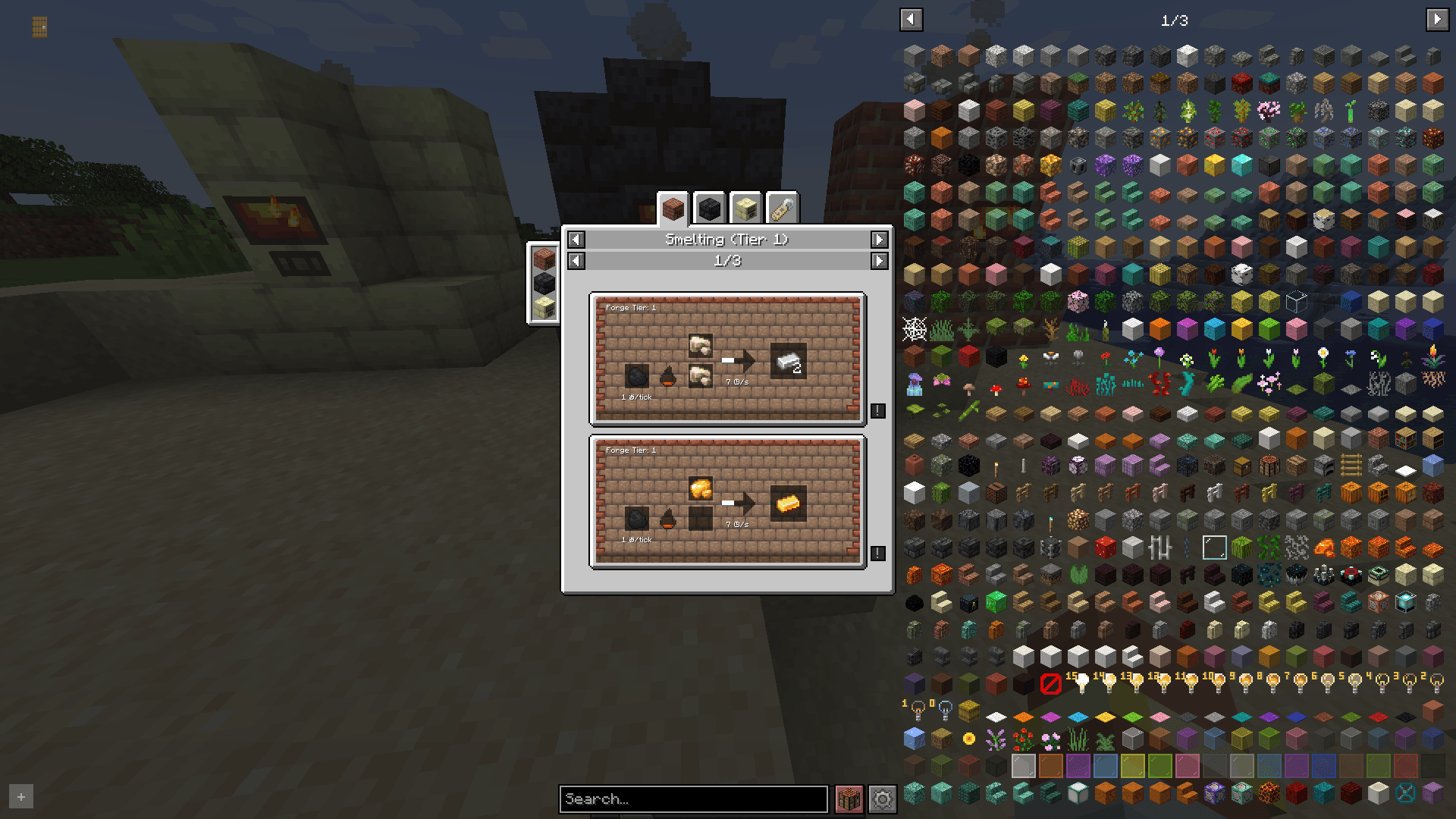This screenshot has width=1456, height=819.
Task: Pick the cobweb from the item list
Action: point(915,329)
